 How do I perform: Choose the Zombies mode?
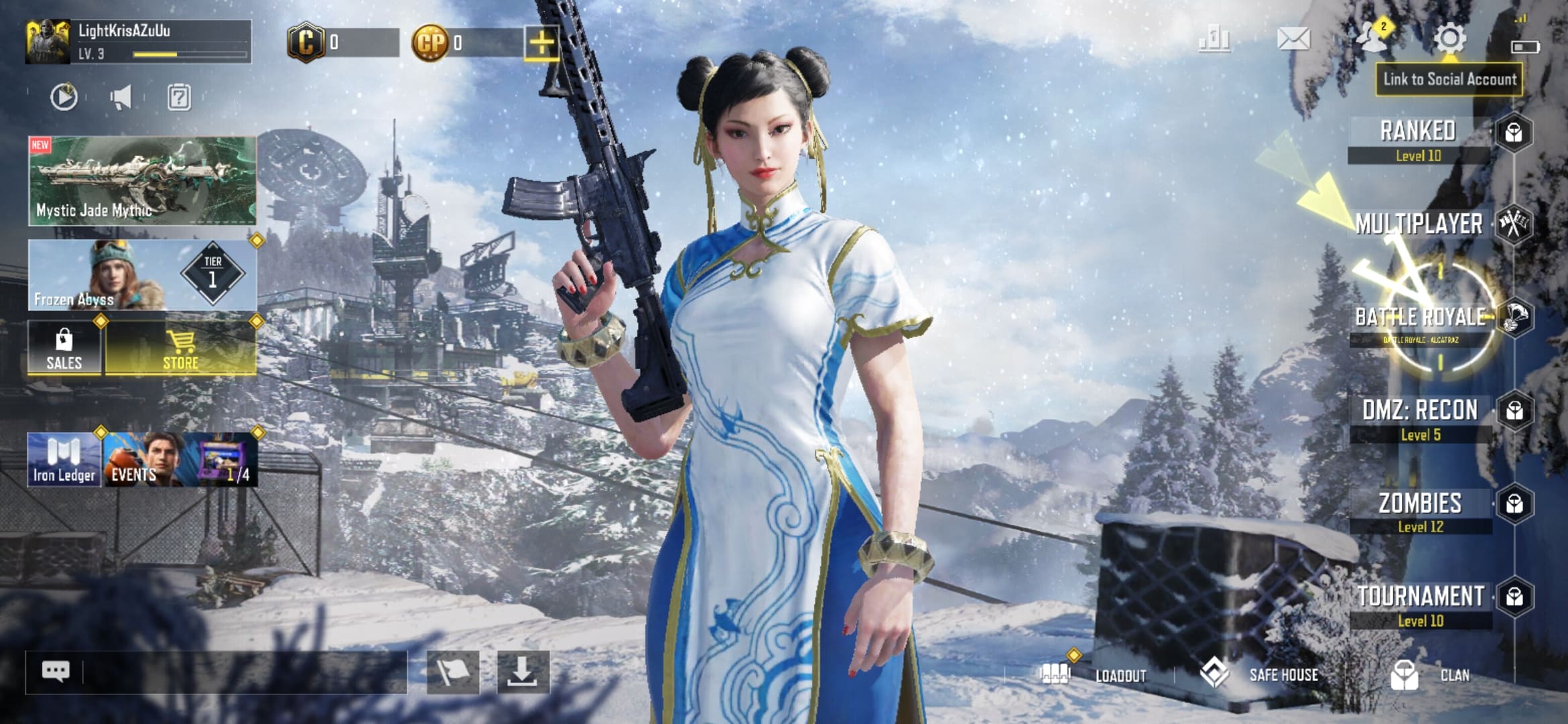1421,509
